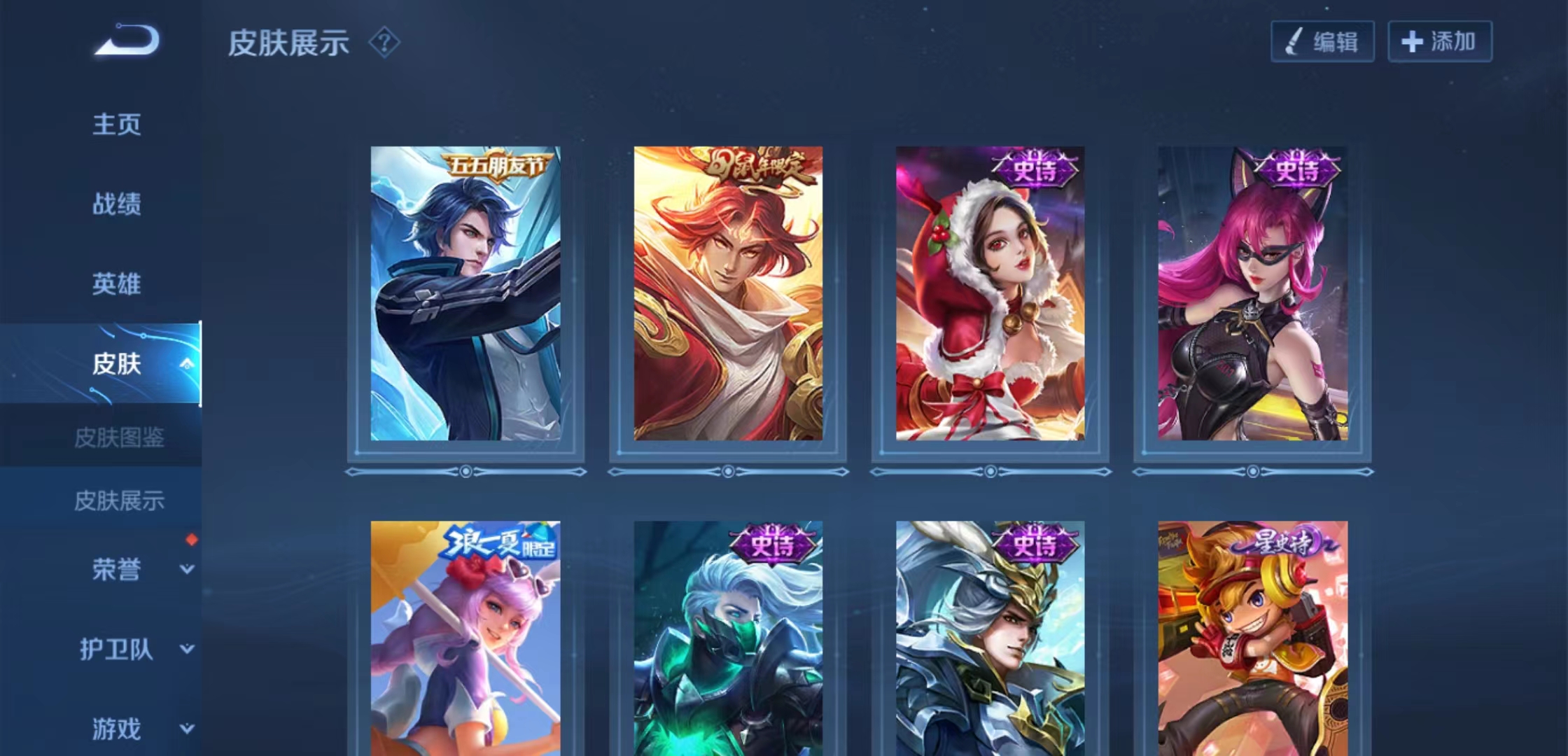The image size is (1568, 756).
Task: Click the 添加 add skin button
Action: pyautogui.click(x=1439, y=42)
